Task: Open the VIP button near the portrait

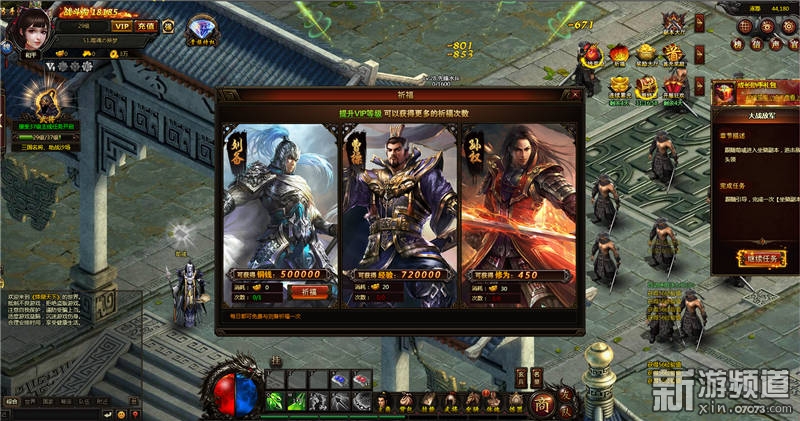Action: pos(122,26)
